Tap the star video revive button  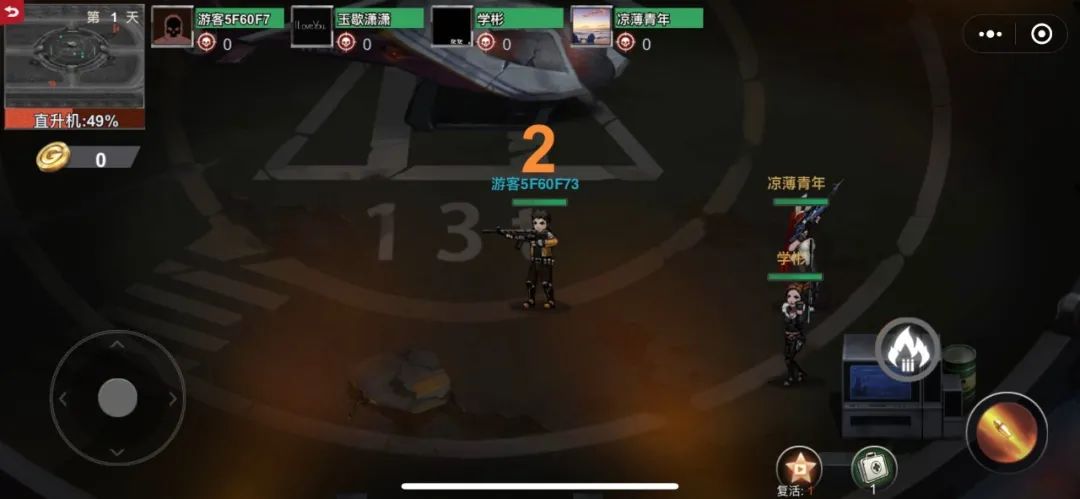799,466
